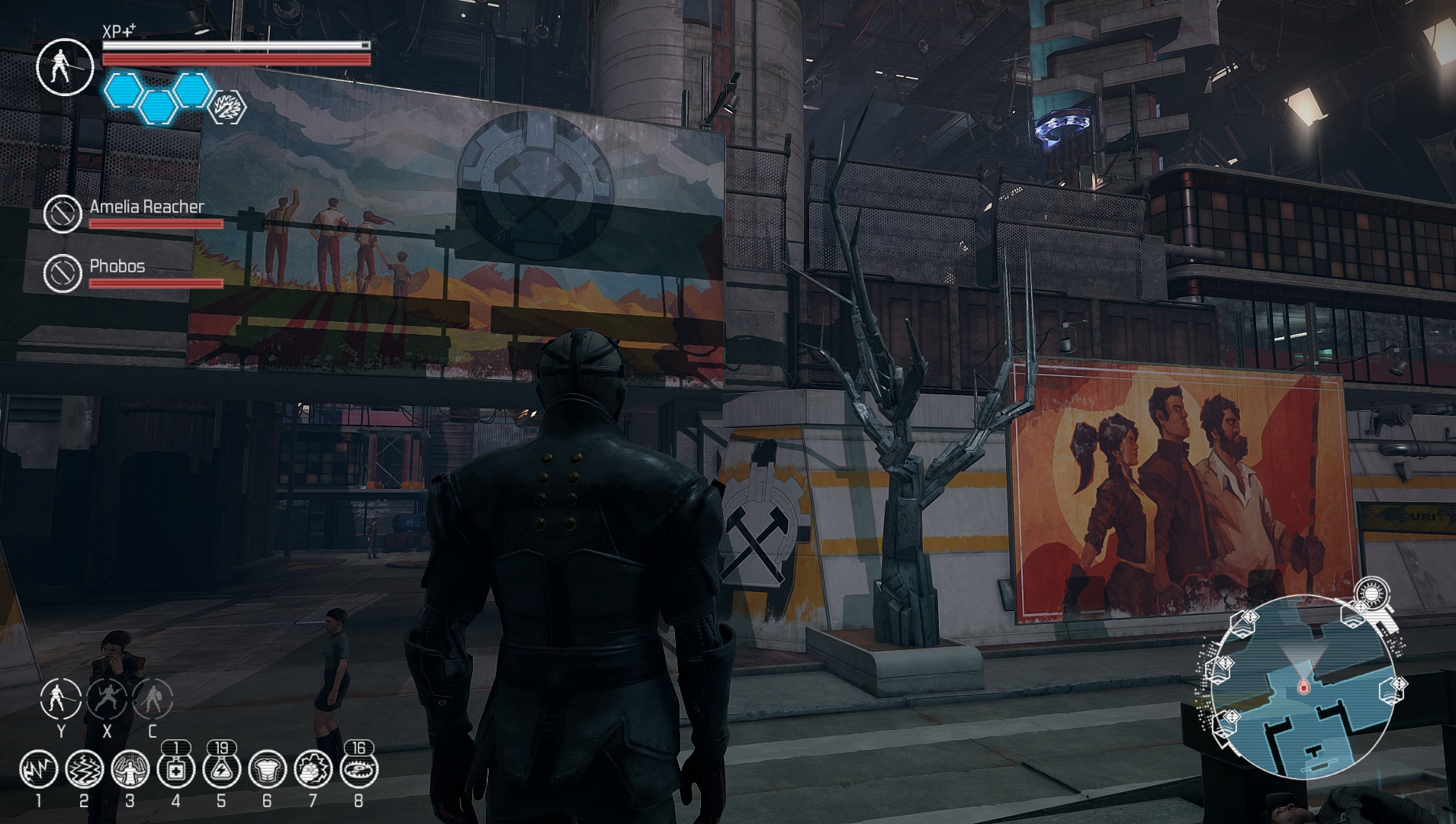The height and width of the screenshot is (824, 1456).
Task: Trigger the lightning storm ability in slot 2
Action: coord(84,770)
